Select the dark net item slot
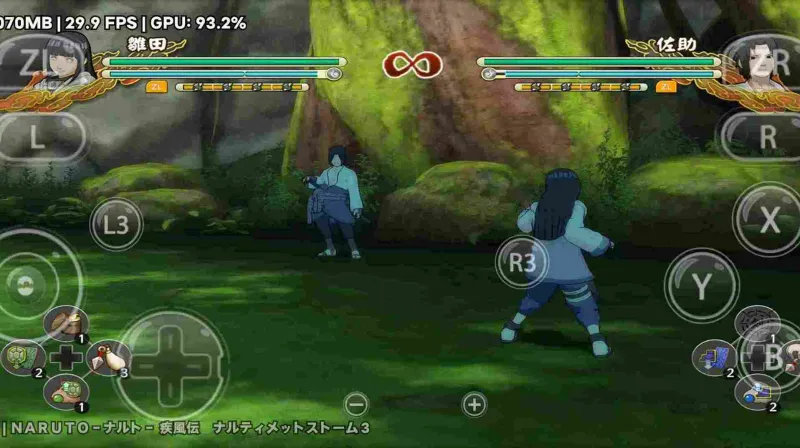This screenshot has width=800, height=448. (x=755, y=322)
